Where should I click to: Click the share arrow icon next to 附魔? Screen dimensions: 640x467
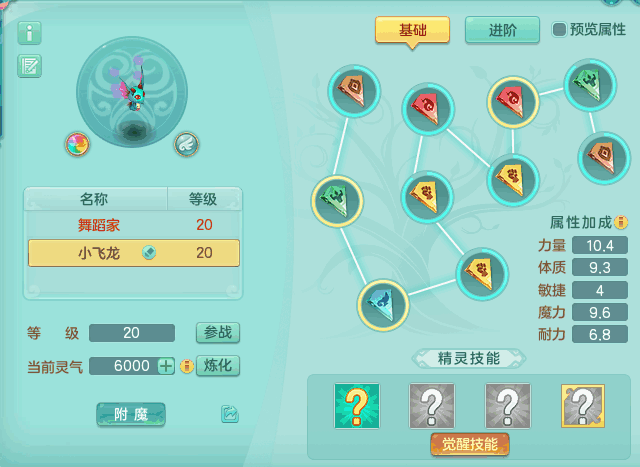pos(230,413)
